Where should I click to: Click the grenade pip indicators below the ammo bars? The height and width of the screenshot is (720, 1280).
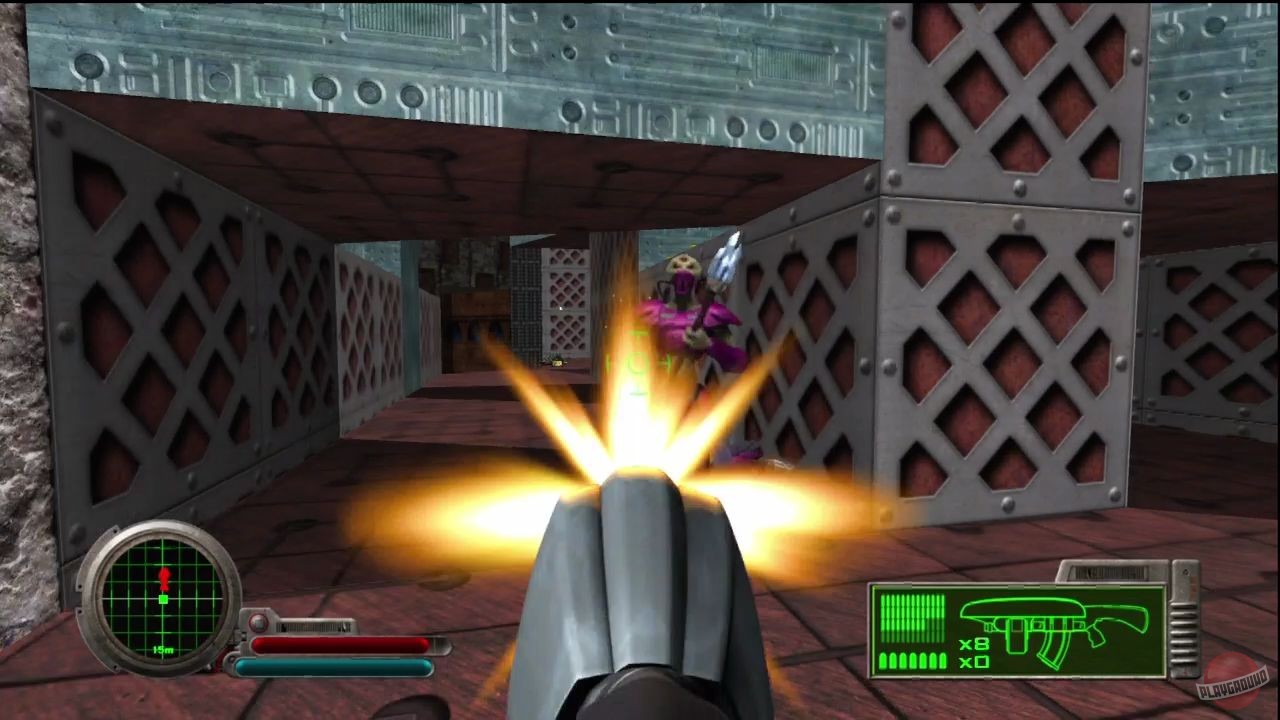912,660
